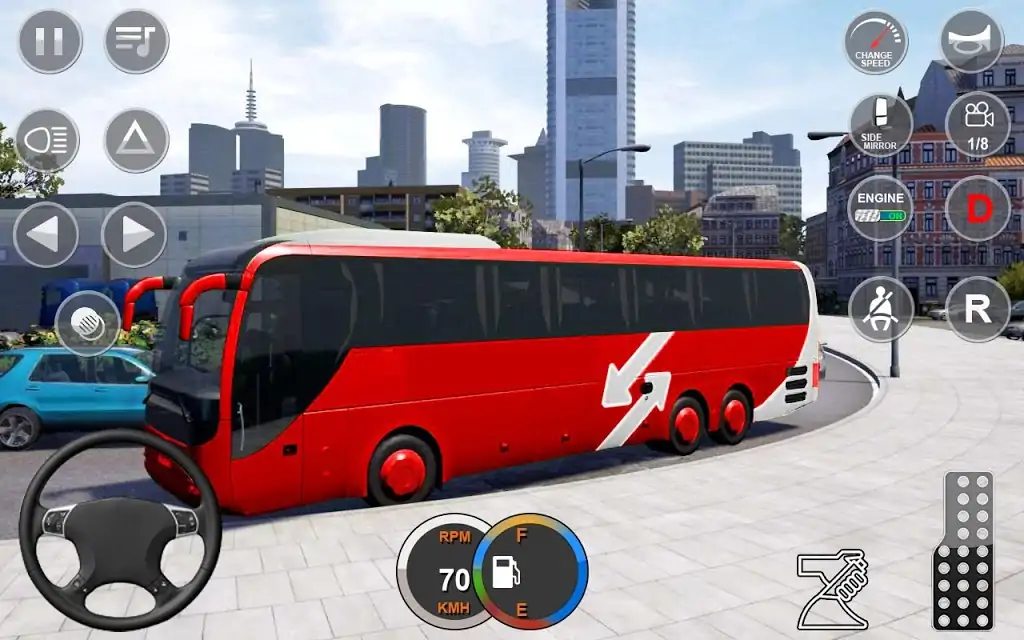Screen dimensions: 1024x640
Task: Sound the horn
Action: [971, 42]
